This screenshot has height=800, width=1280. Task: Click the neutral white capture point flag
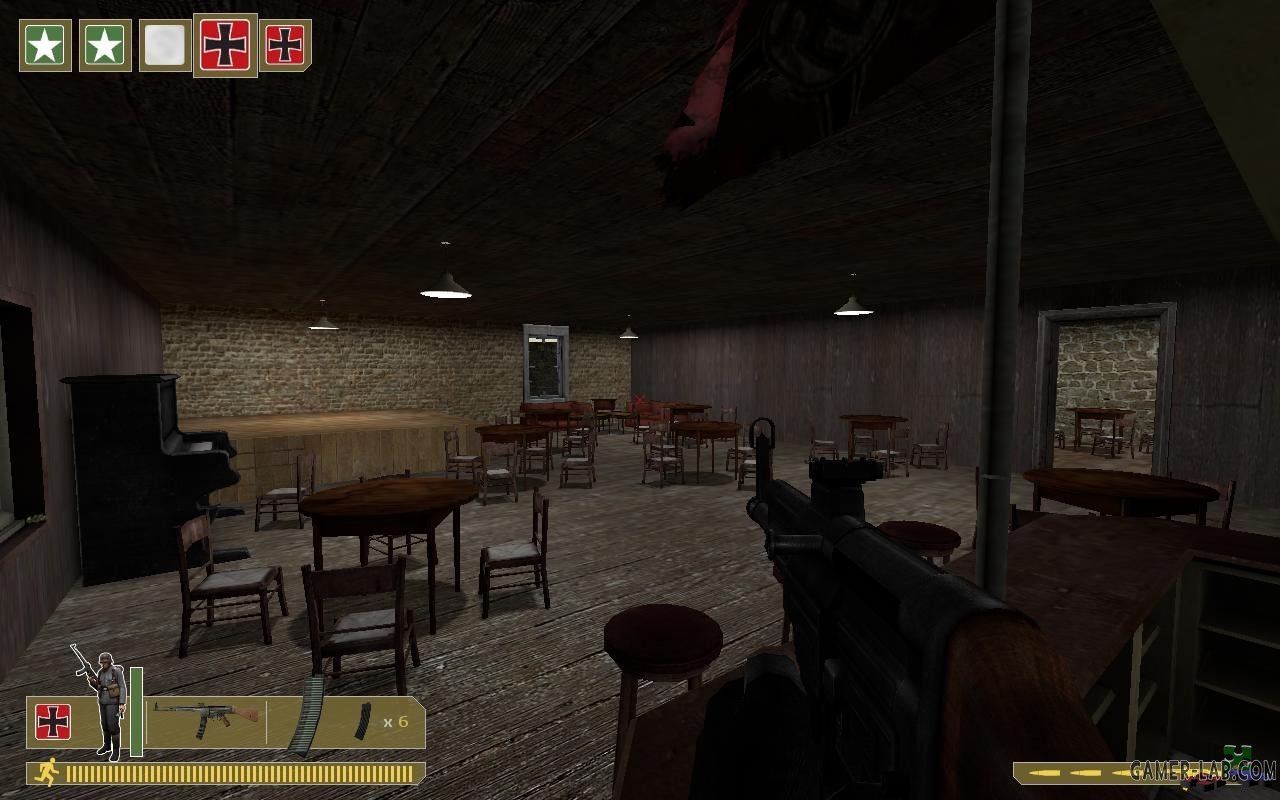pos(165,45)
